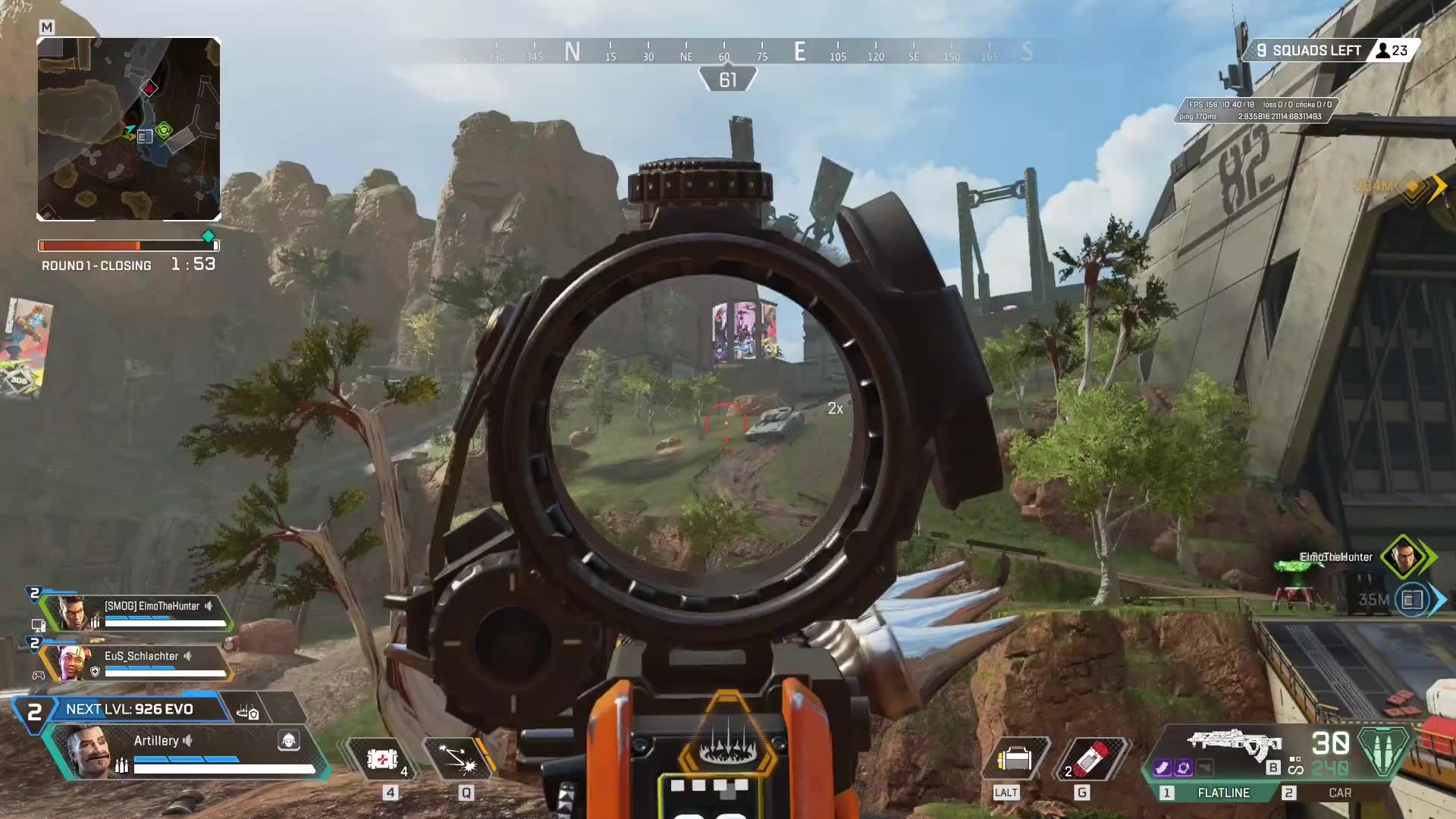Mute ElmoTheHunter's voice speaker icon

[x=209, y=606]
